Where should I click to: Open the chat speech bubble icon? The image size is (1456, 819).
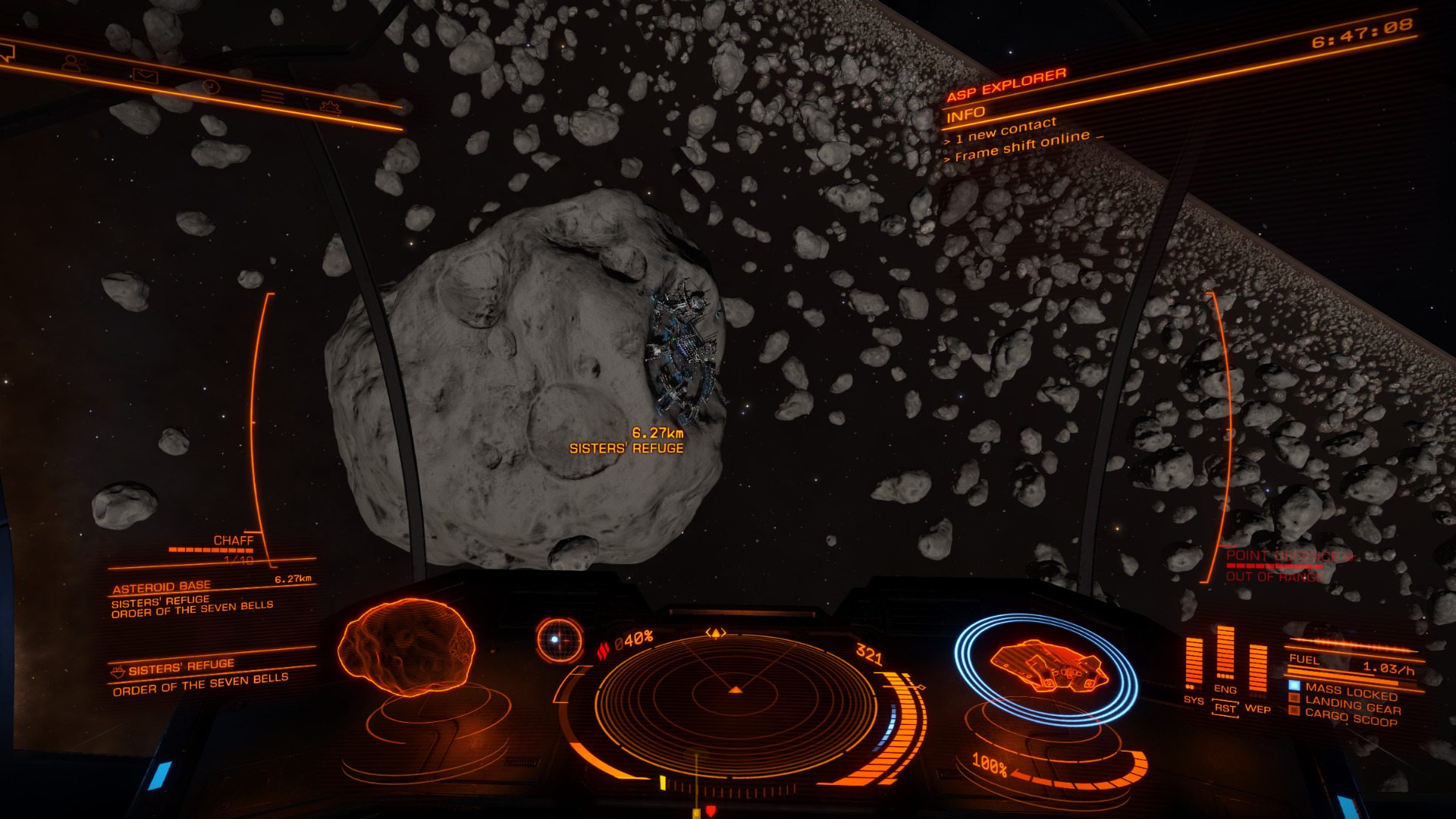click(6, 52)
